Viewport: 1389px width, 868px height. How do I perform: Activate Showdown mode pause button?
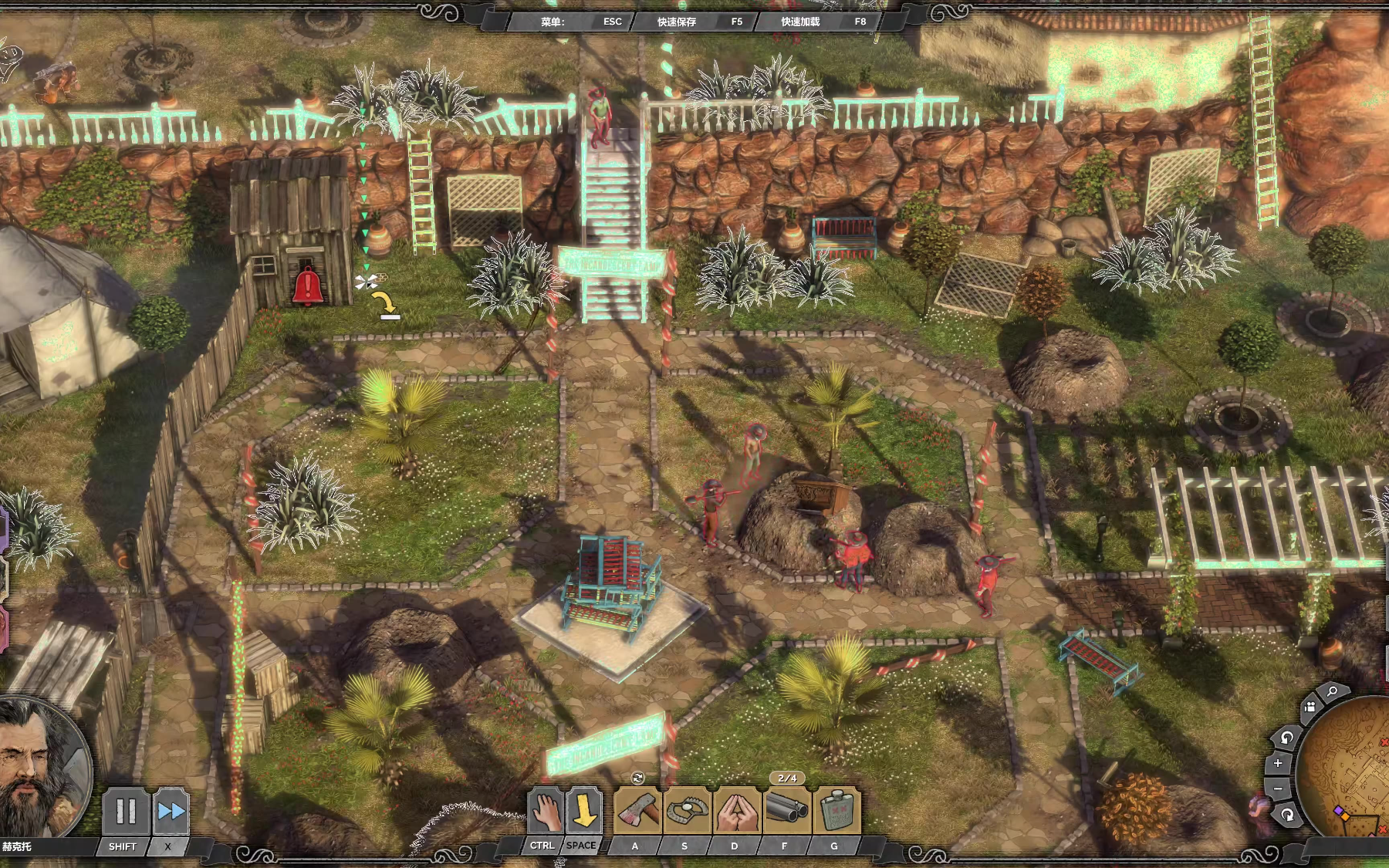[125, 812]
